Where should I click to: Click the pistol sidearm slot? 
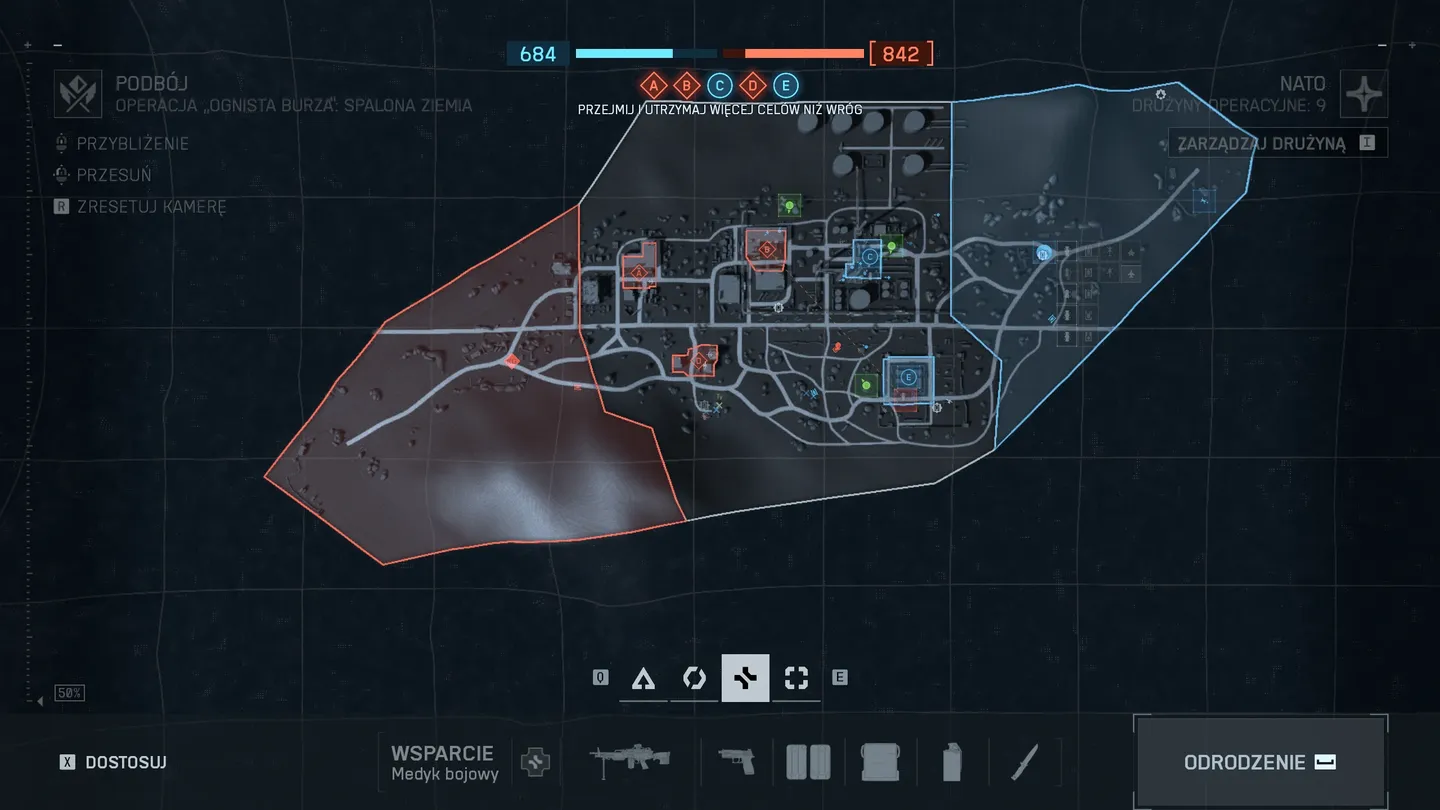pyautogui.click(x=736, y=761)
